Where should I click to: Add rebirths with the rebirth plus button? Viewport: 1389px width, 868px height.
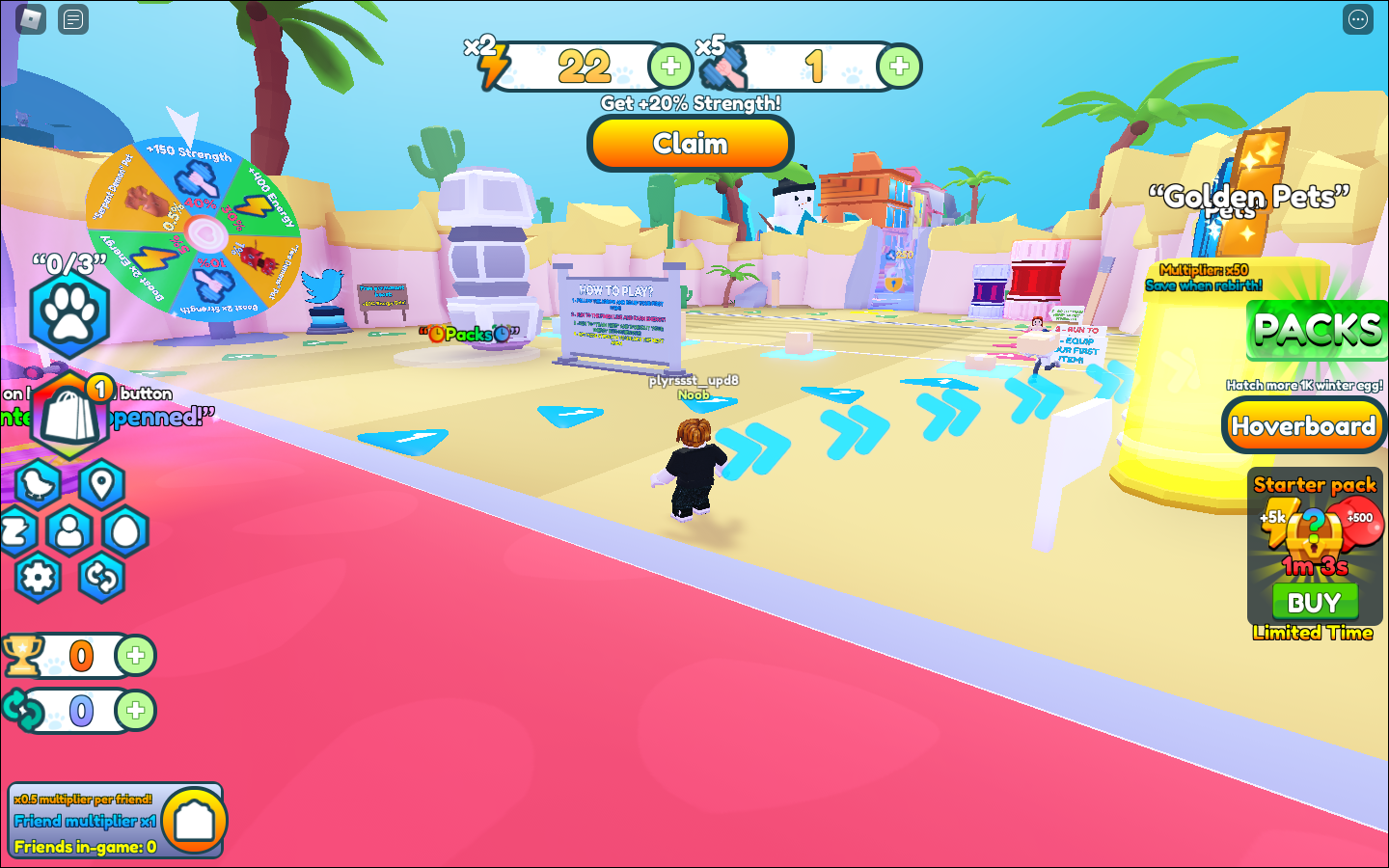pos(135,711)
